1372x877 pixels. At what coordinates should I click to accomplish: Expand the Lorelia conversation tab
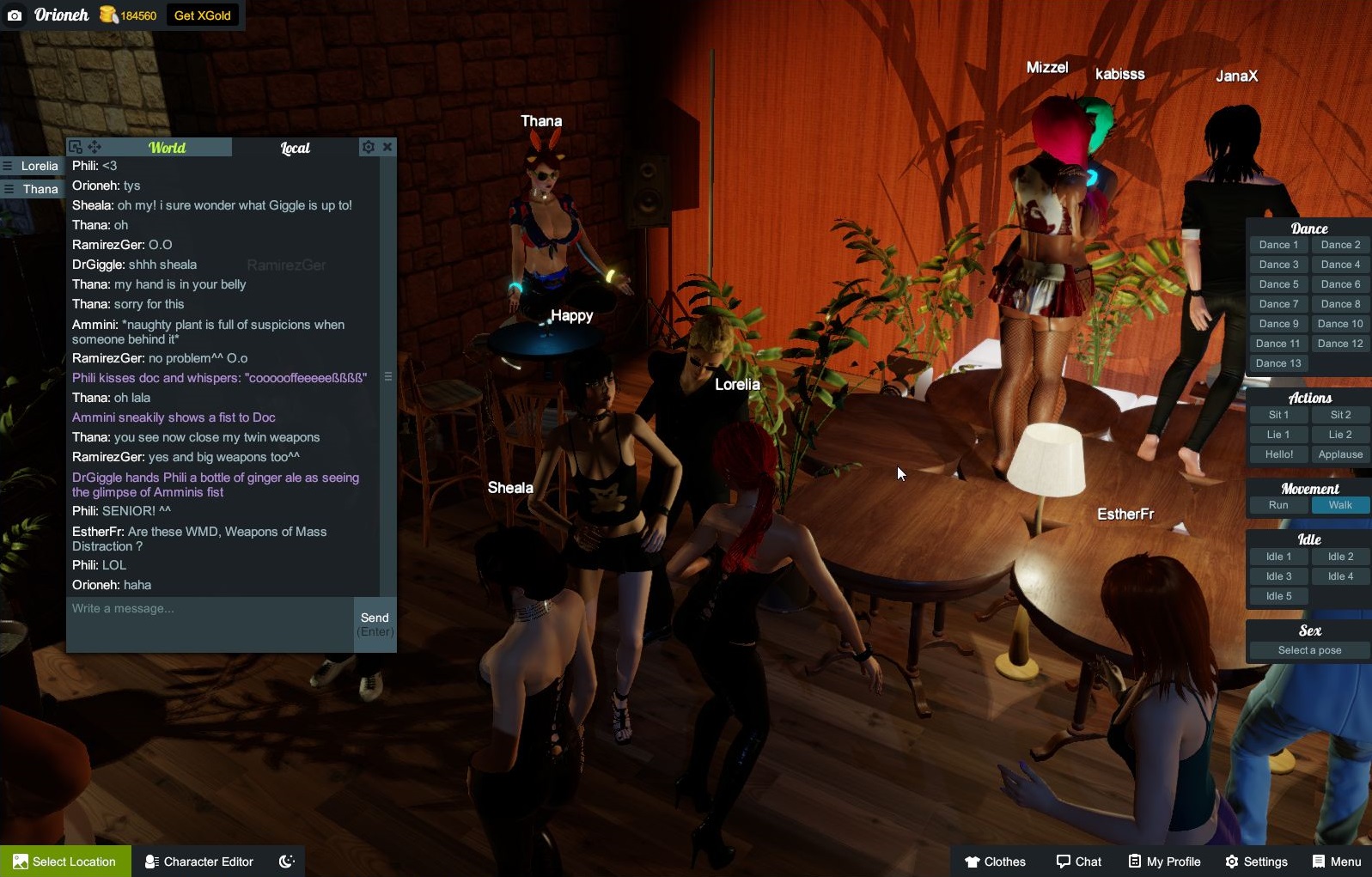coord(34,165)
